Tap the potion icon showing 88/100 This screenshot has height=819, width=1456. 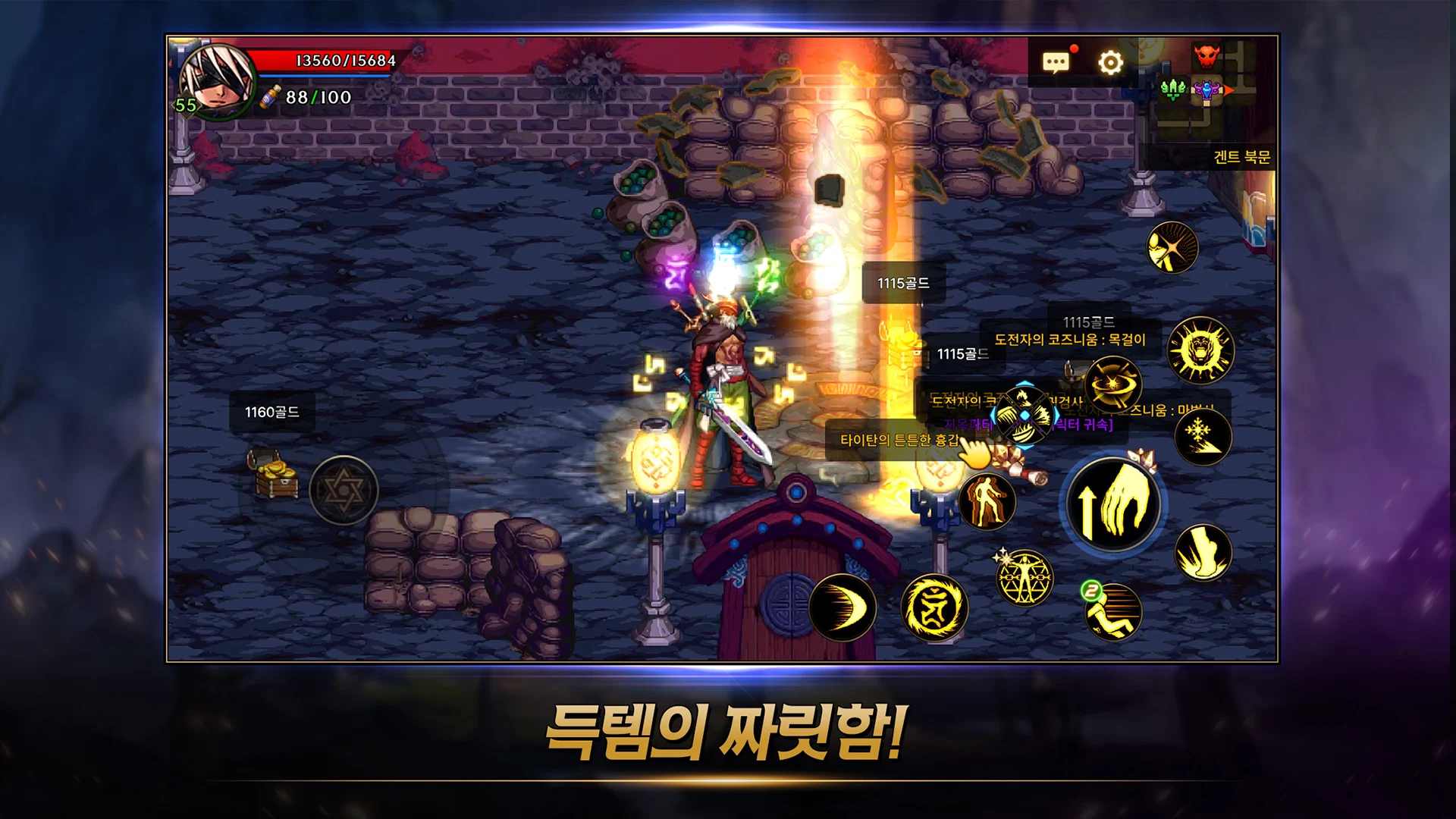tap(270, 97)
